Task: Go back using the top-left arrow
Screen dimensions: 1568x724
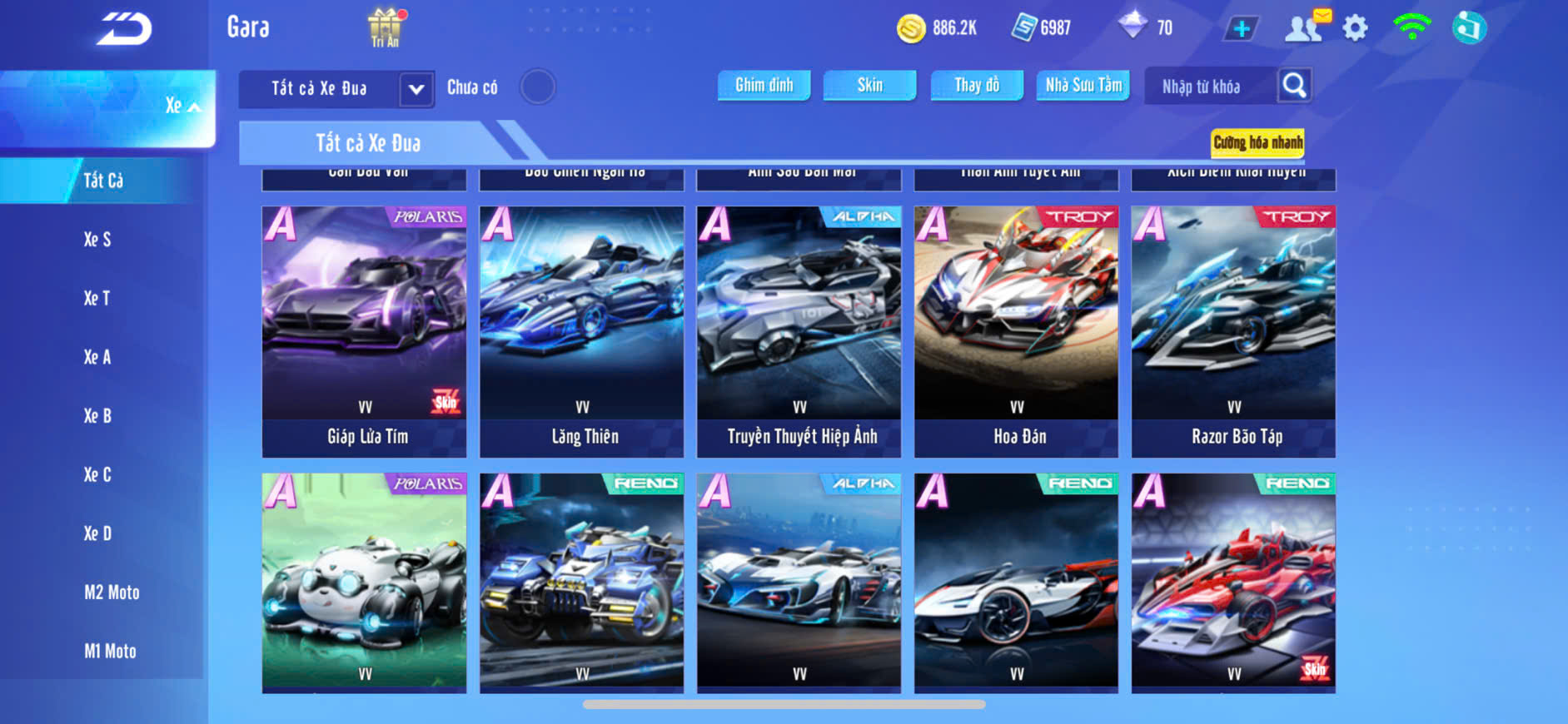Action: [124, 29]
